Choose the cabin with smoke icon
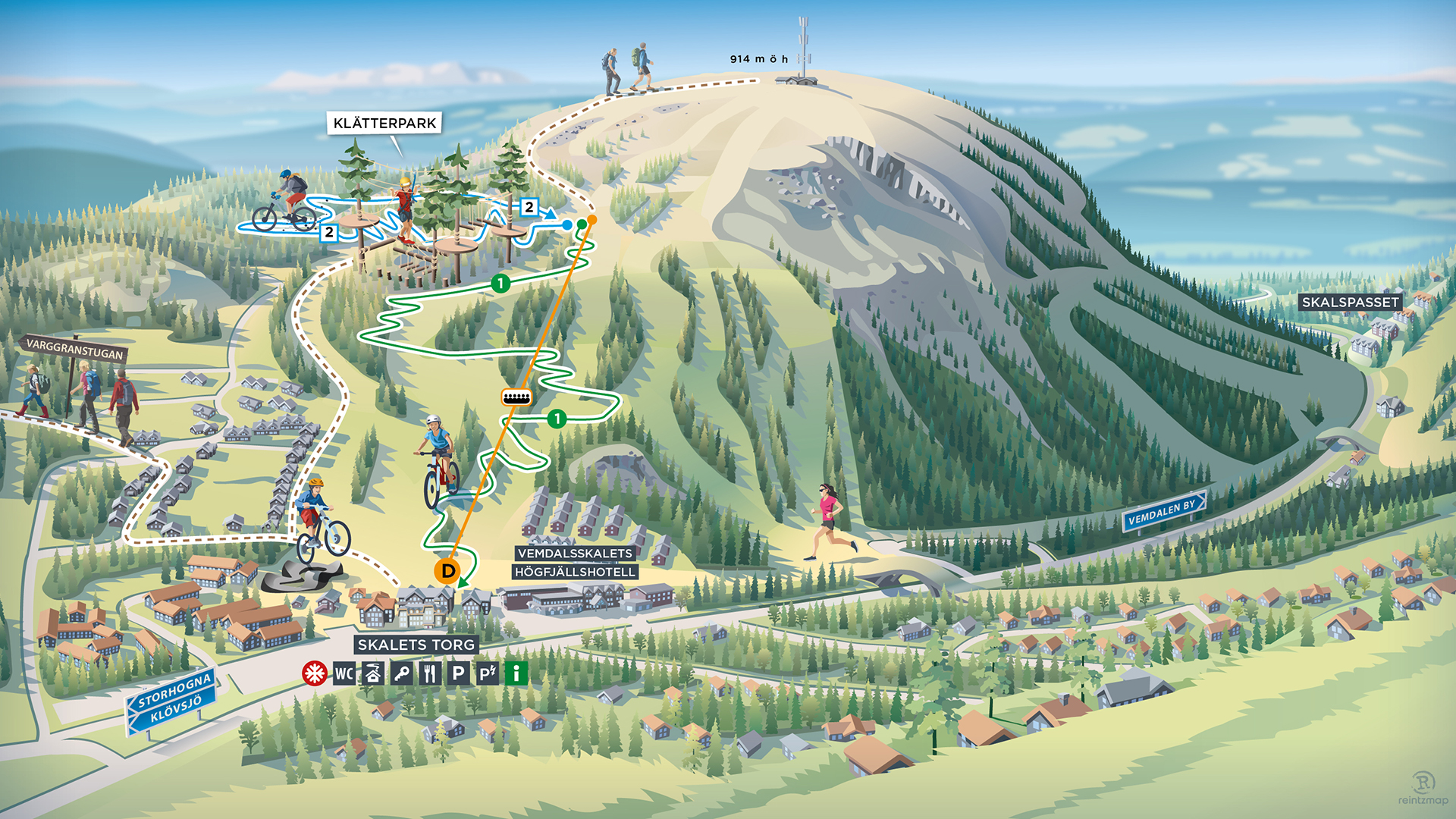This screenshot has width=1456, height=819. pyautogui.click(x=372, y=673)
